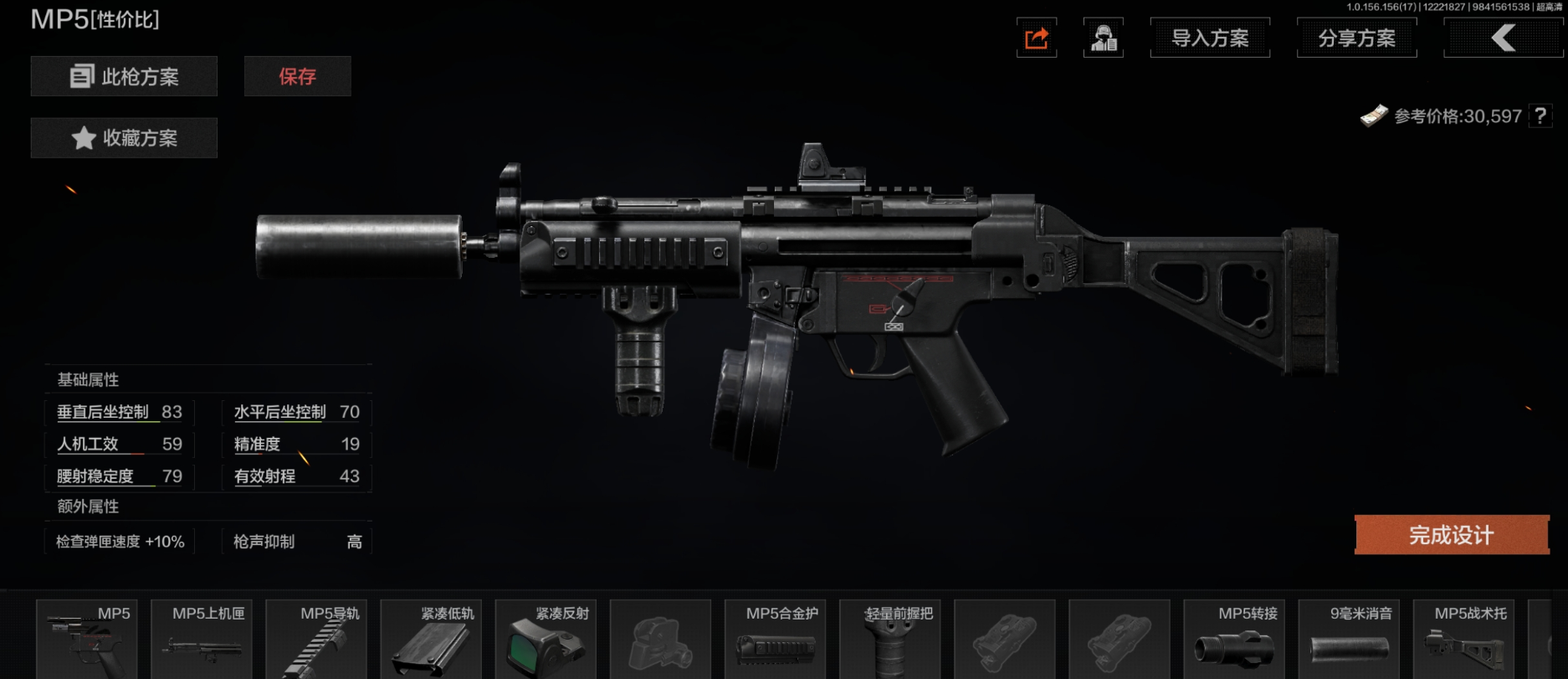Choose 导入方案 to import a loadout

click(x=1210, y=39)
